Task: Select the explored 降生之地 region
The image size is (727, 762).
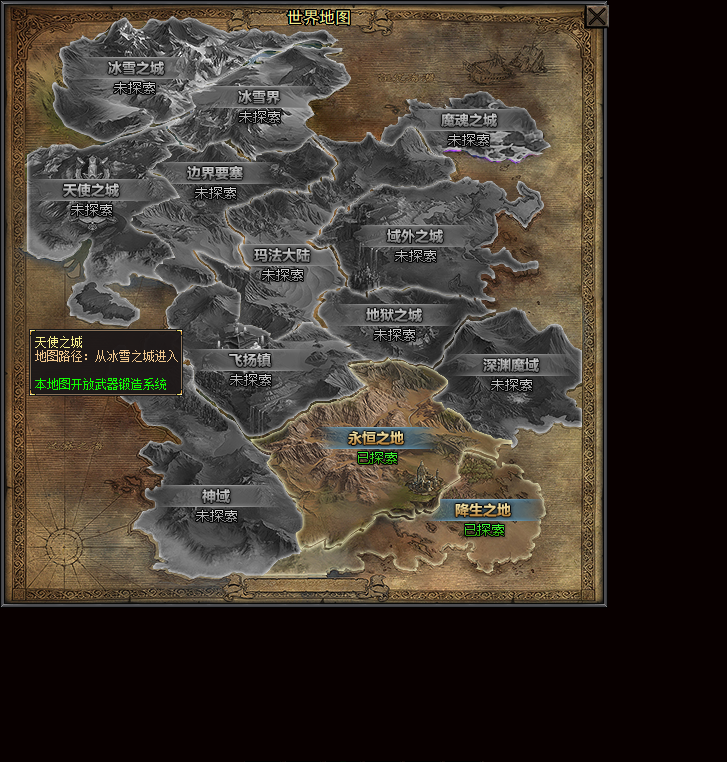Action: pos(483,510)
